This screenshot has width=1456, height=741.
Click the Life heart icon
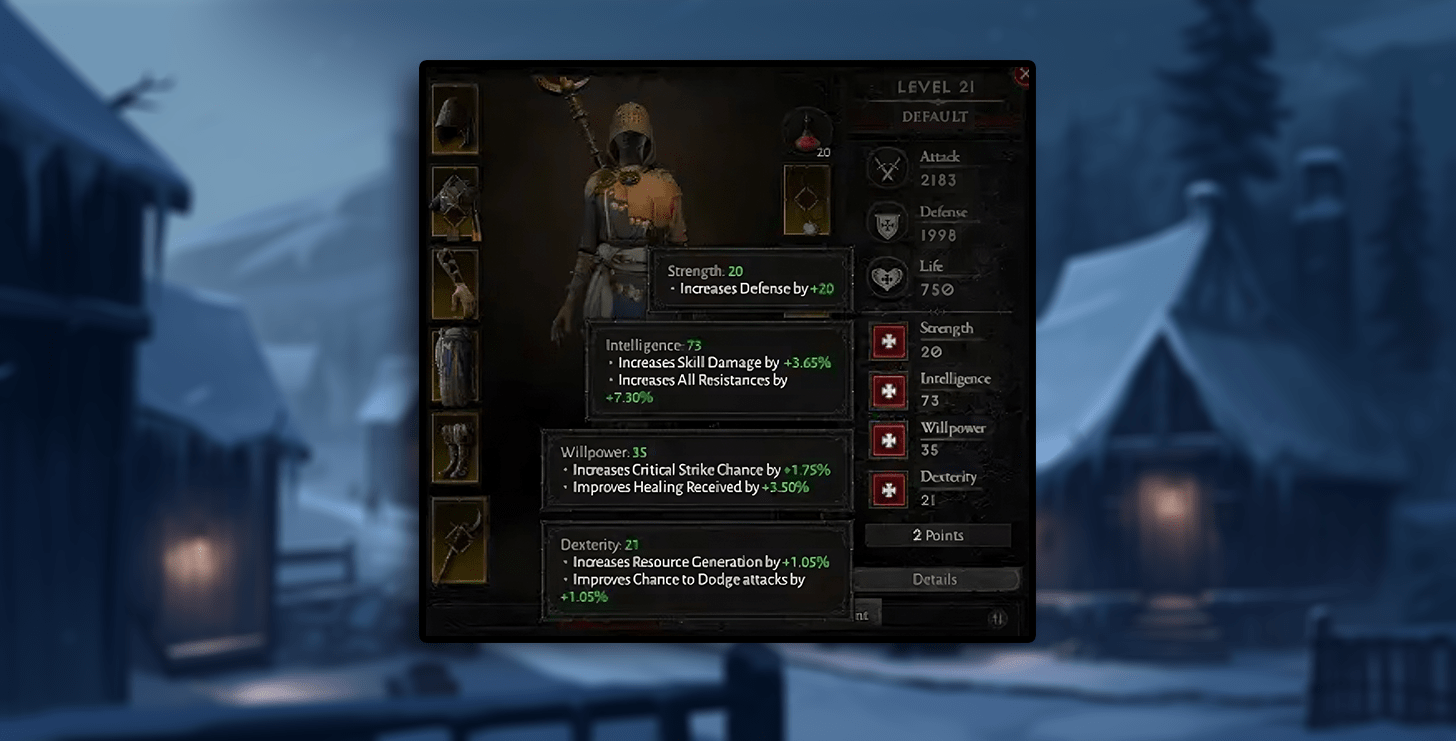(887, 277)
